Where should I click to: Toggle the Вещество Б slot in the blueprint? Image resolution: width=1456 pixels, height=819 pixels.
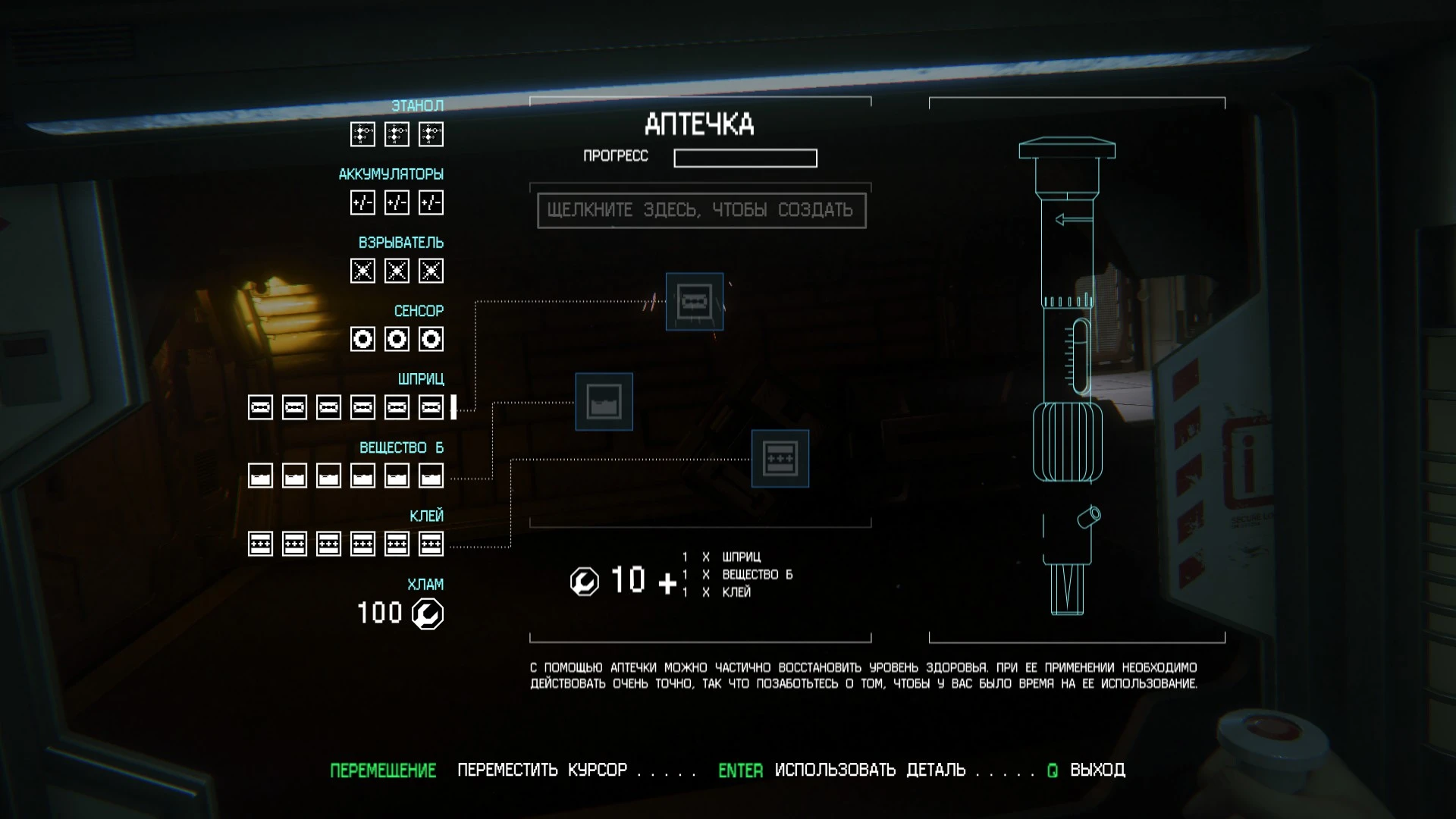point(604,402)
